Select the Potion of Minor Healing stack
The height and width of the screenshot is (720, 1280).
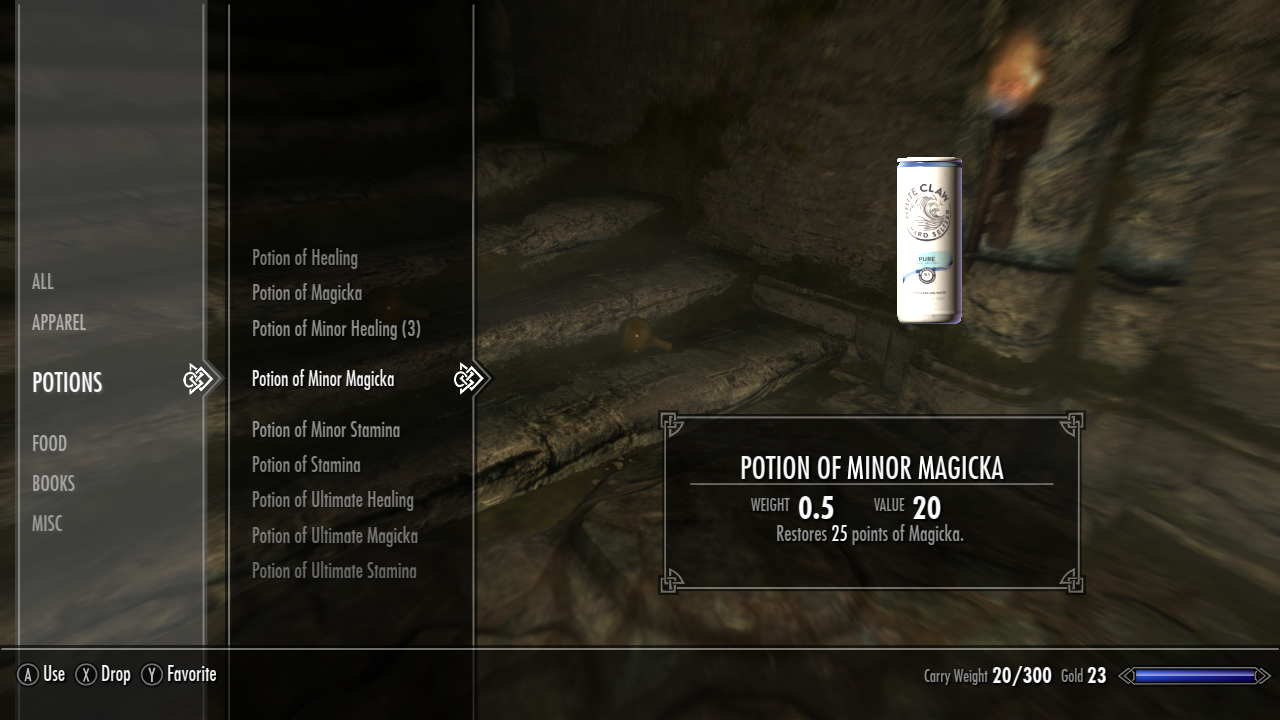[336, 328]
